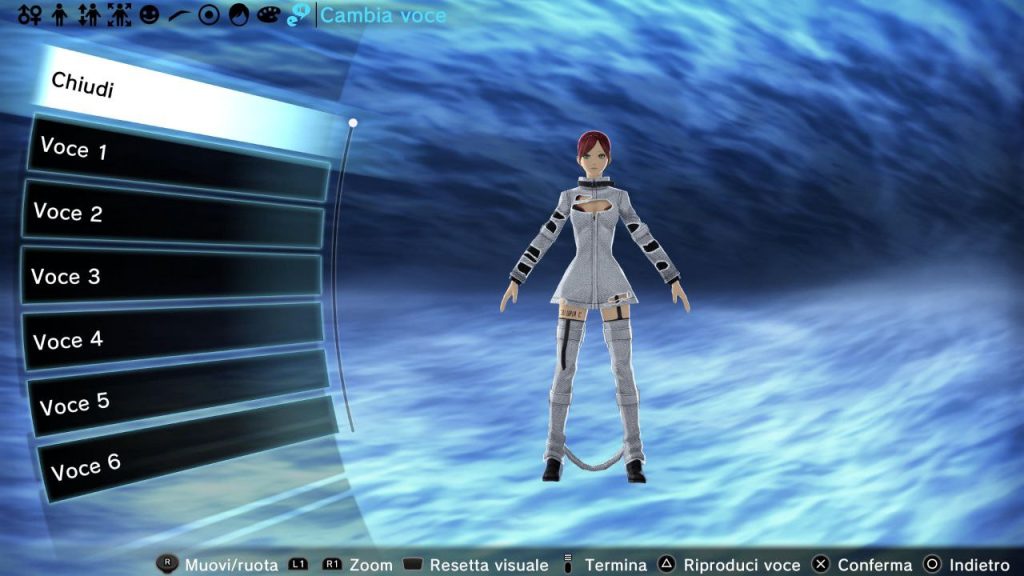This screenshot has width=1024, height=576.
Task: Open the eyebrow category icon
Action: tap(178, 16)
